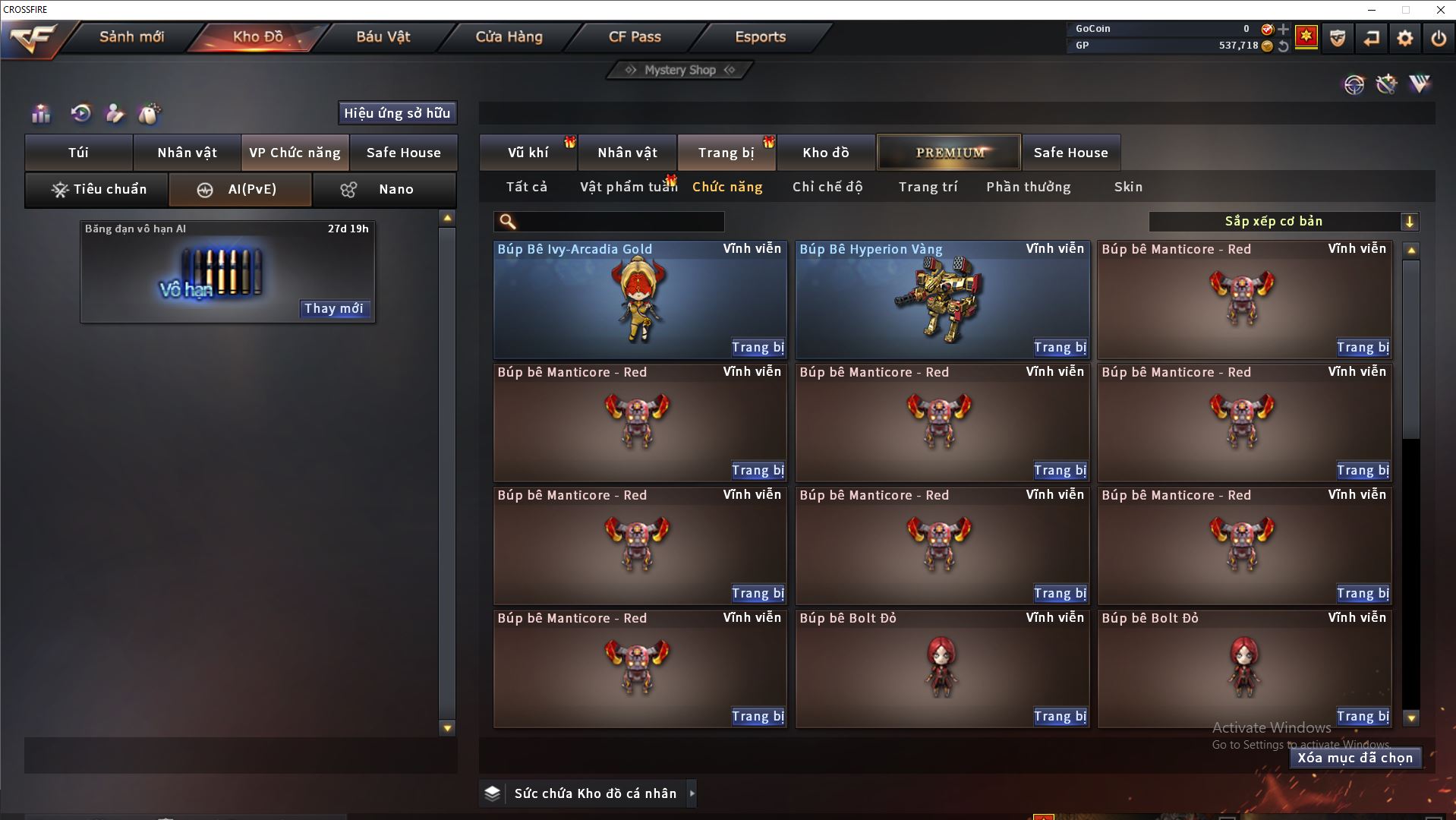
Task: Go to the Cửa Hàng shop
Action: [509, 36]
